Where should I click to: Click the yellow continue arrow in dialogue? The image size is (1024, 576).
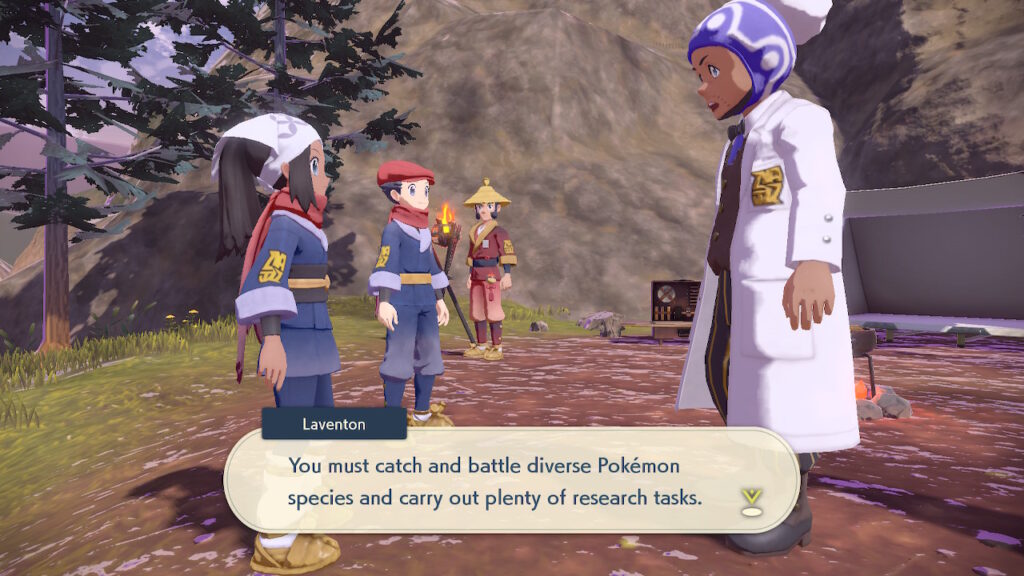(750, 498)
